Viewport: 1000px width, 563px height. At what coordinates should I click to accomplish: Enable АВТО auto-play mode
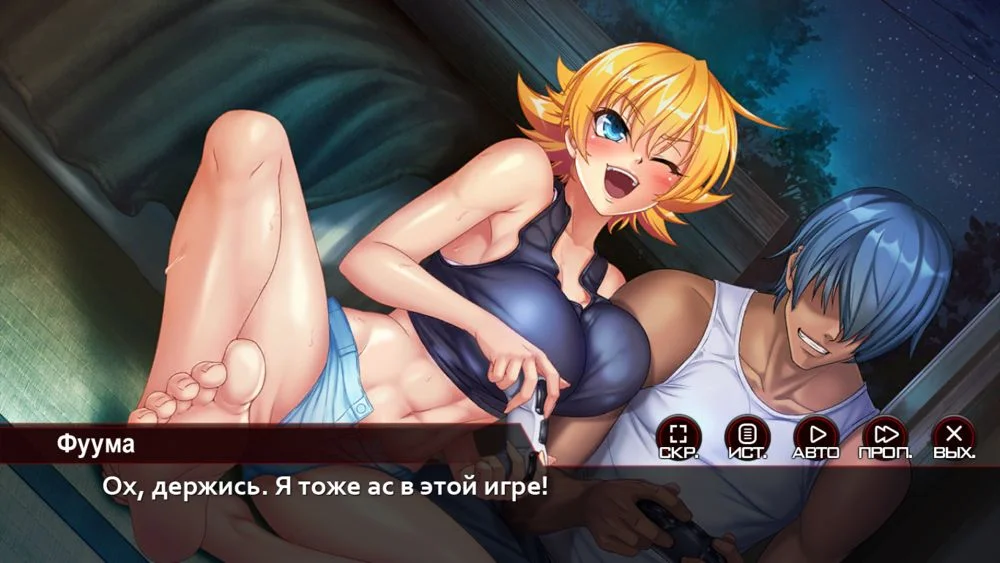pos(816,436)
